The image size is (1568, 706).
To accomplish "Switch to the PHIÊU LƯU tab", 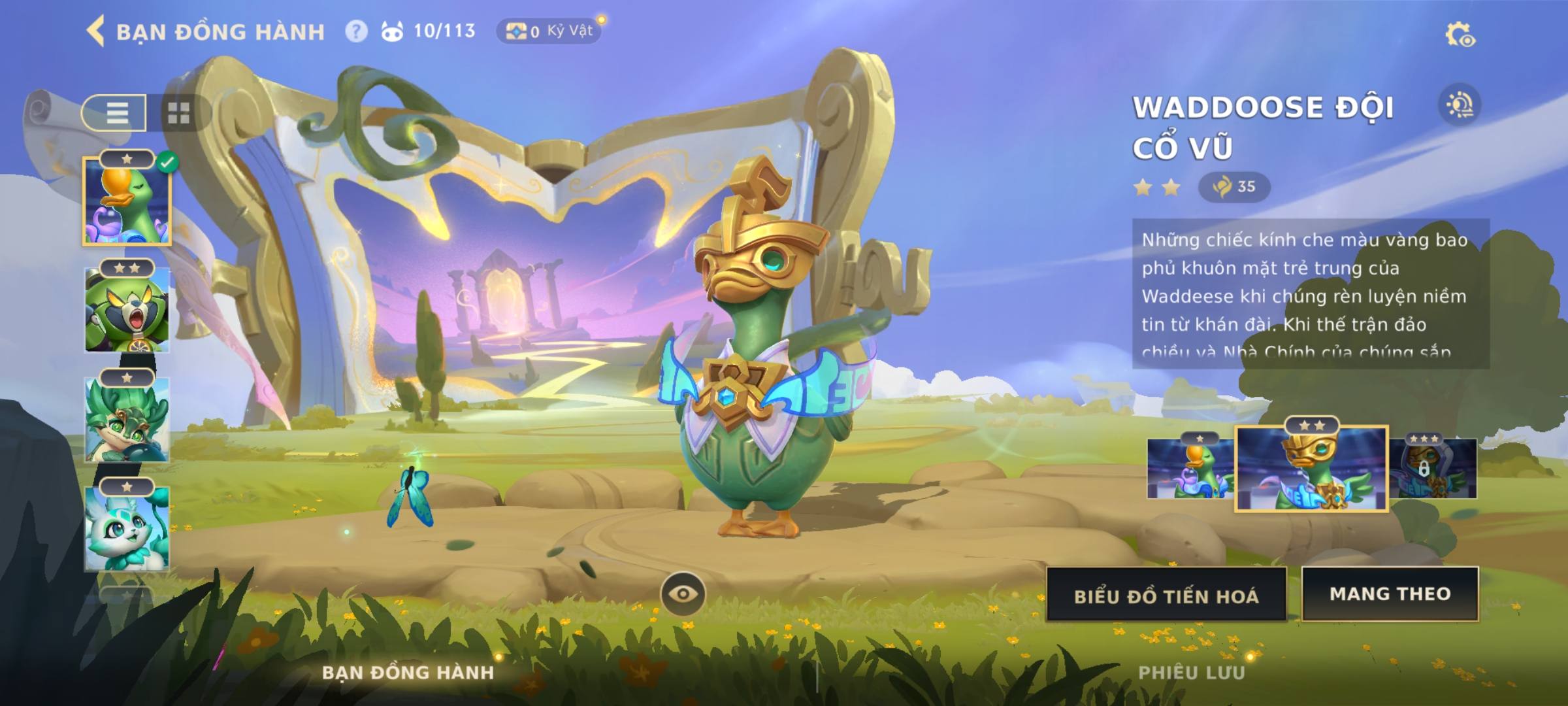I will [x=1192, y=672].
